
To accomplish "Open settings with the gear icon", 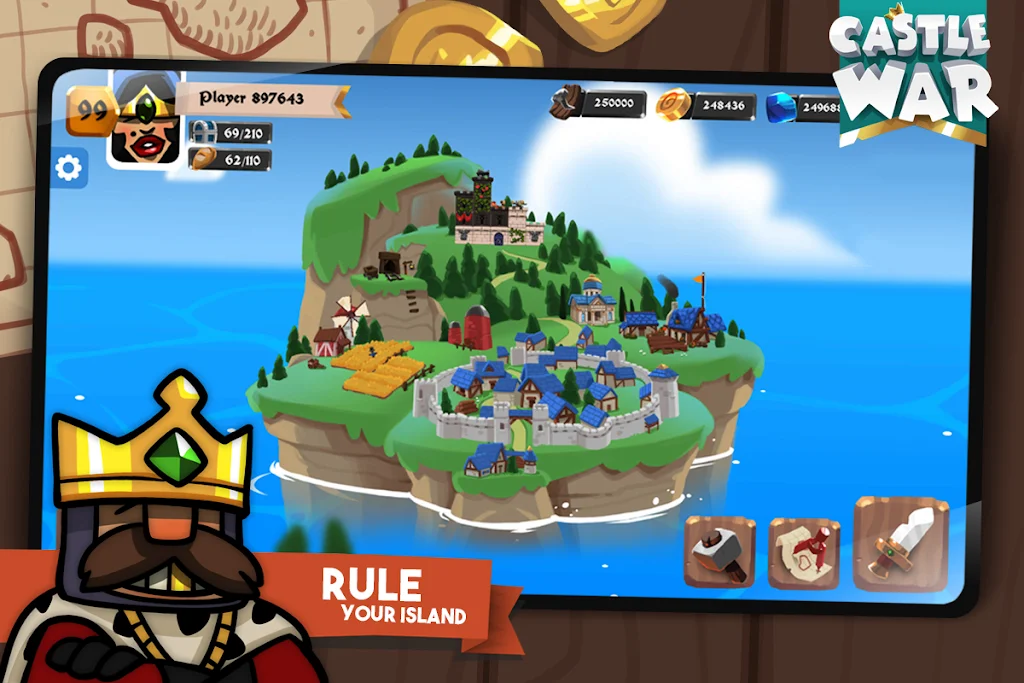I will coord(69,168).
